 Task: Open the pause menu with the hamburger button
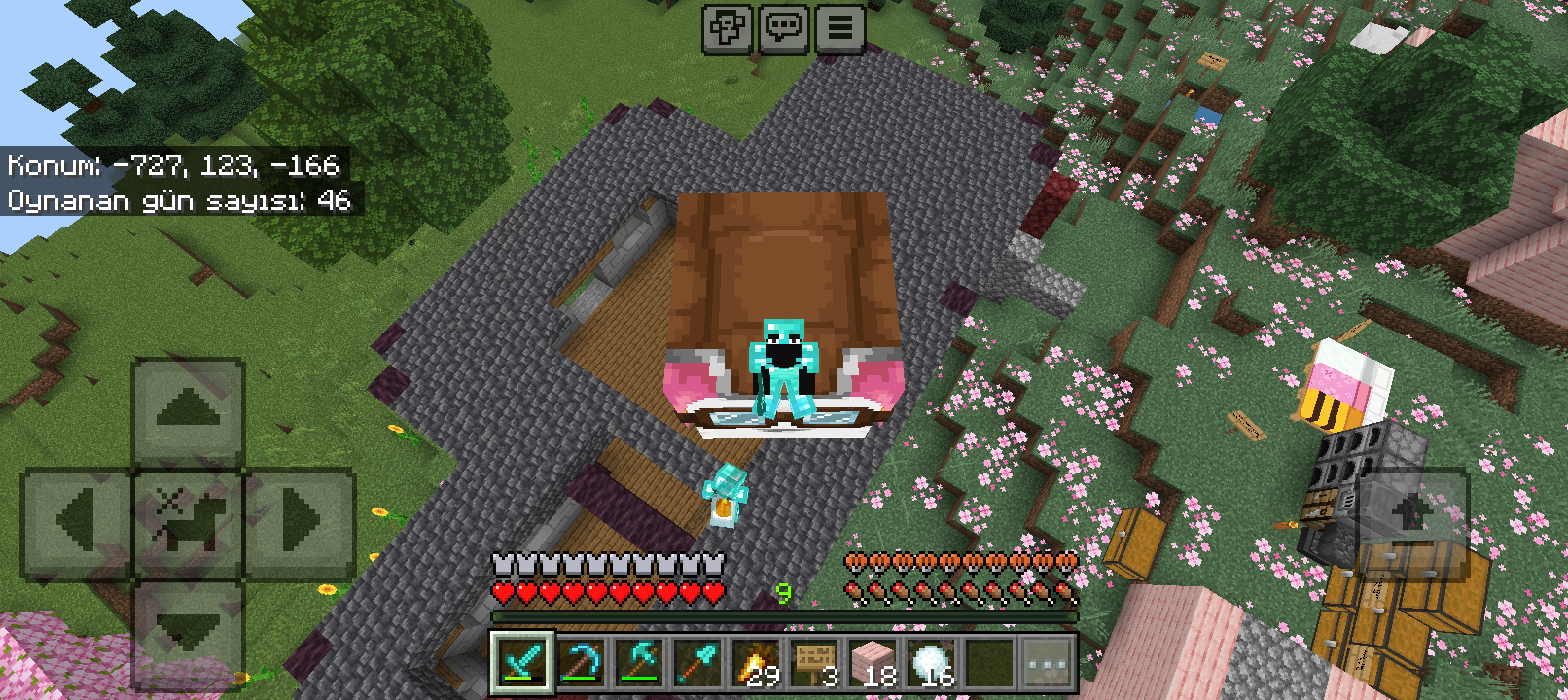point(839,28)
